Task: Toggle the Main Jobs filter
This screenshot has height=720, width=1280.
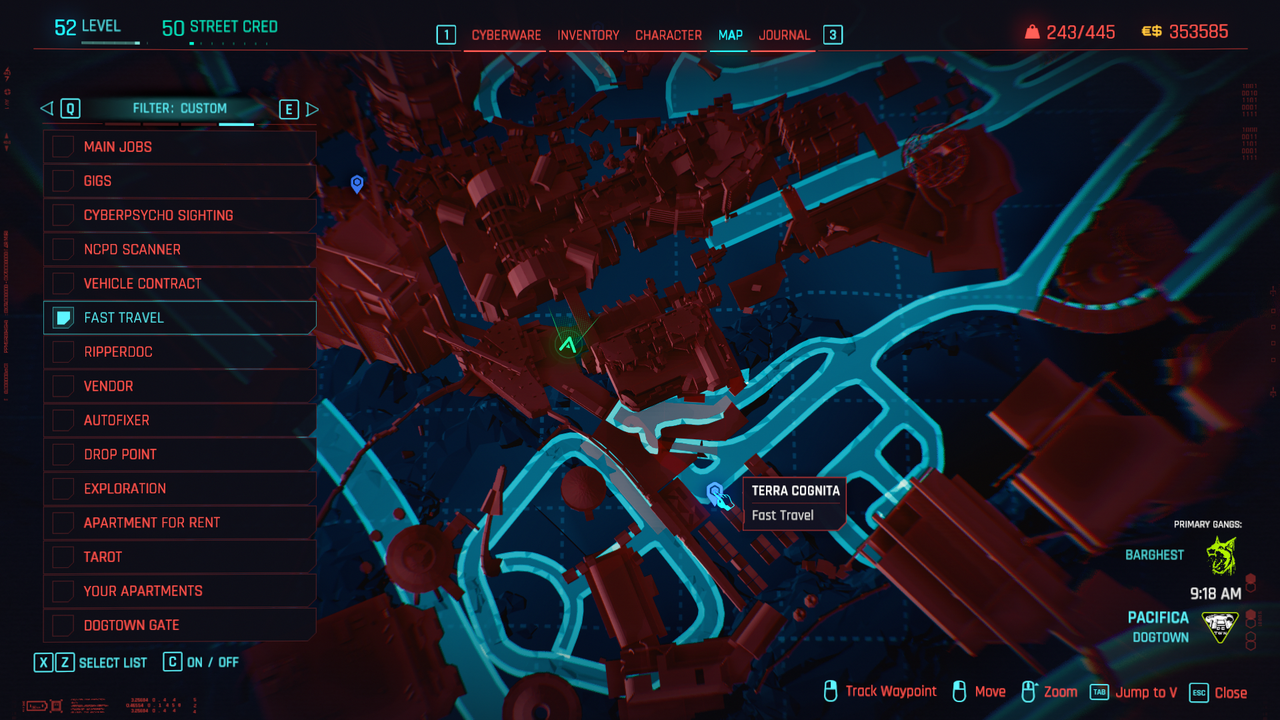Action: tap(64, 147)
